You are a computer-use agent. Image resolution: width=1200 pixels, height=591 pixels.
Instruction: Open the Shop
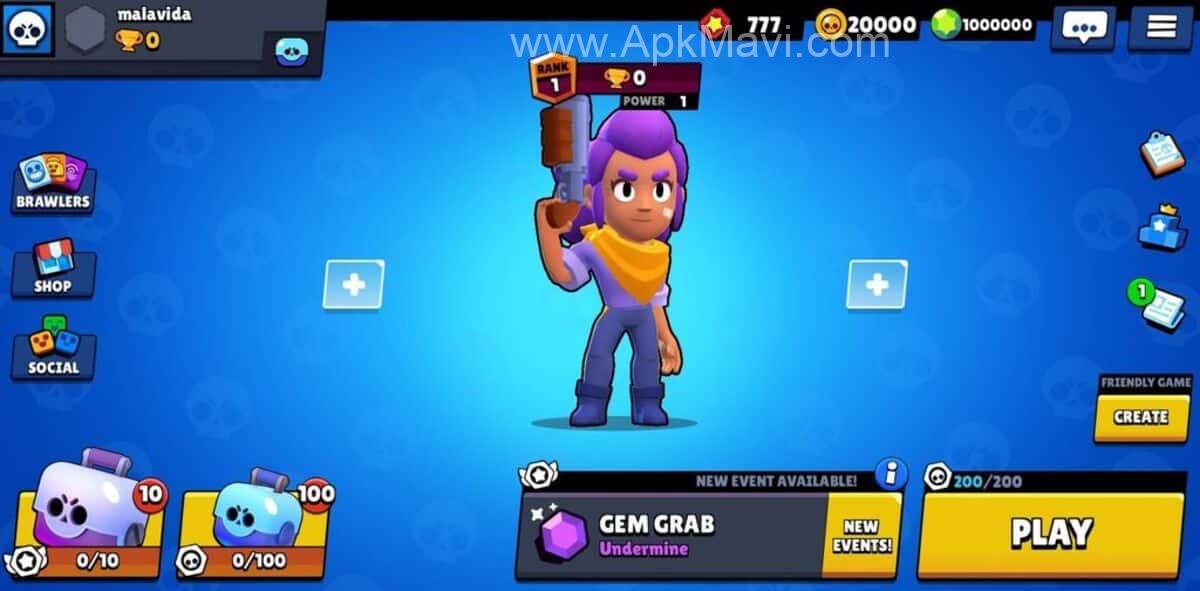[x=53, y=268]
